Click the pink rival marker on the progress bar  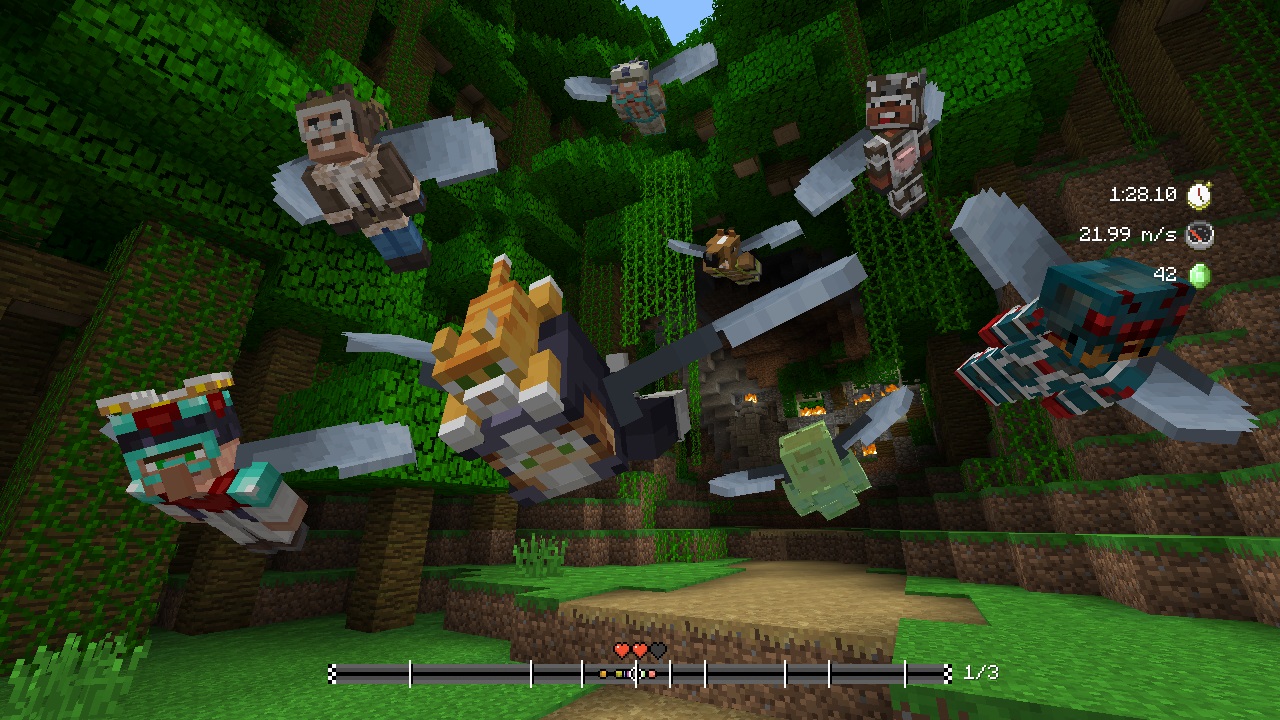pyautogui.click(x=652, y=673)
